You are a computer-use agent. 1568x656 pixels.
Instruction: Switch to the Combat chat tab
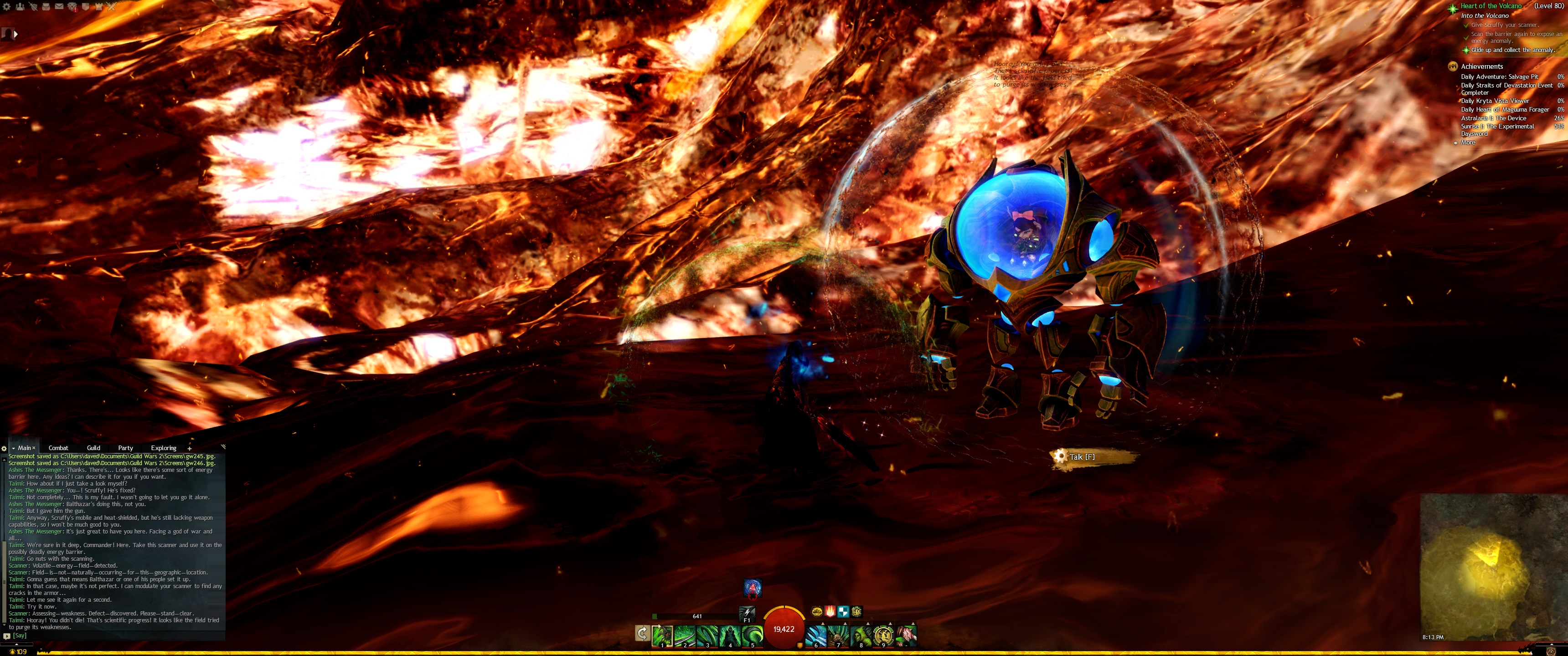[58, 448]
